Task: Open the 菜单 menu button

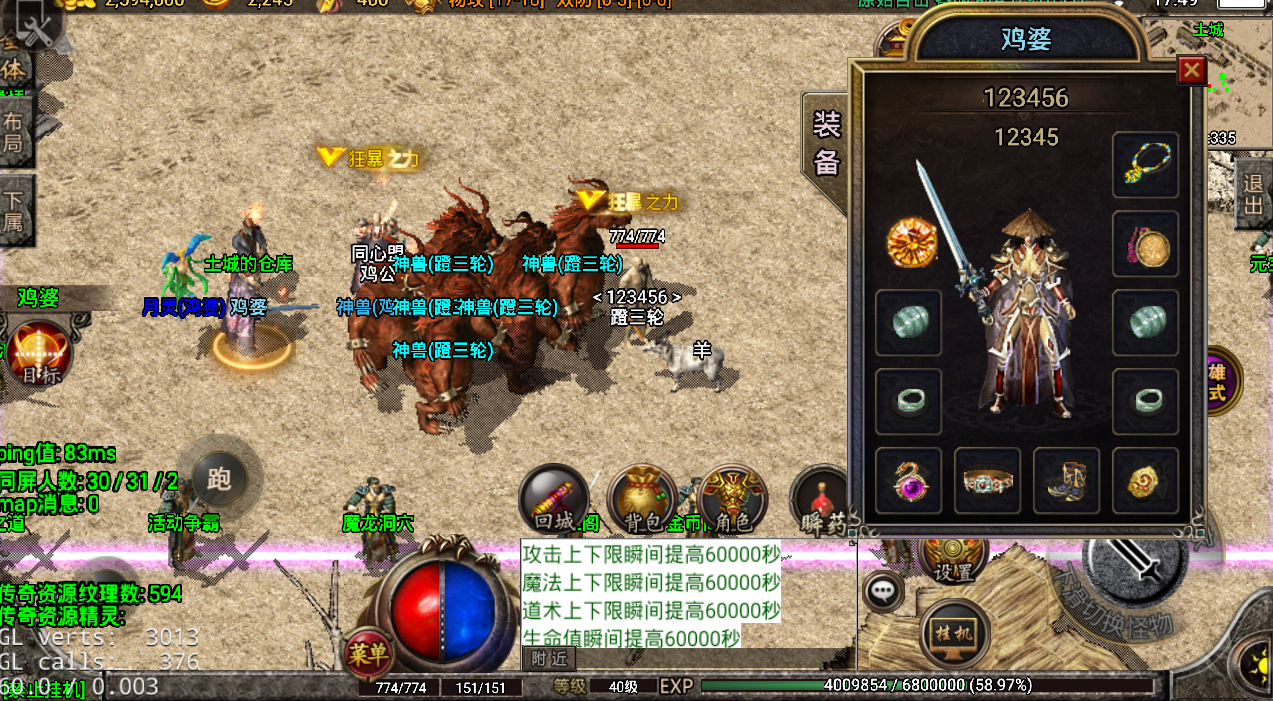Action: click(369, 654)
